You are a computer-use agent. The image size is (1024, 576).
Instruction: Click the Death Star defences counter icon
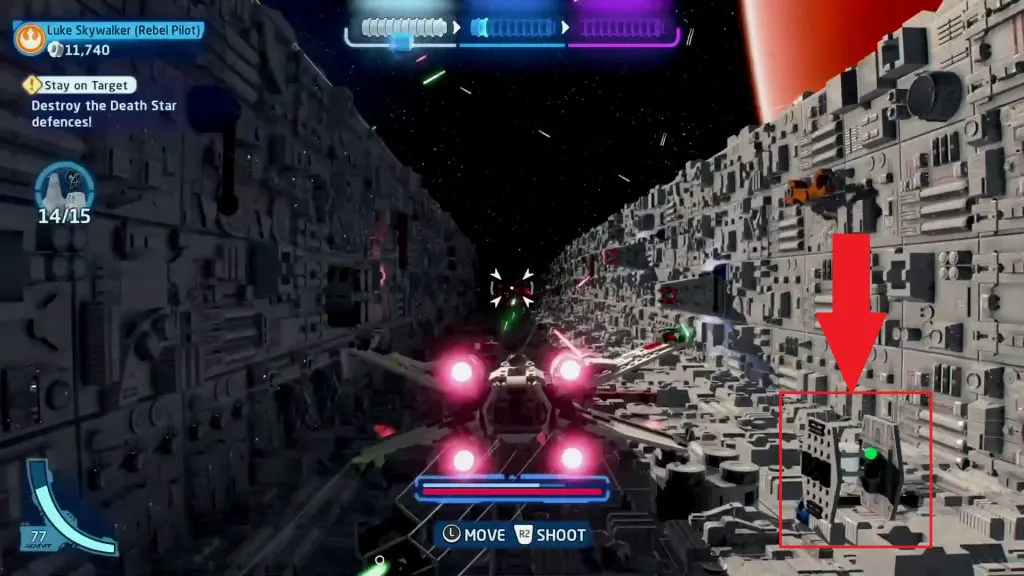[63, 187]
